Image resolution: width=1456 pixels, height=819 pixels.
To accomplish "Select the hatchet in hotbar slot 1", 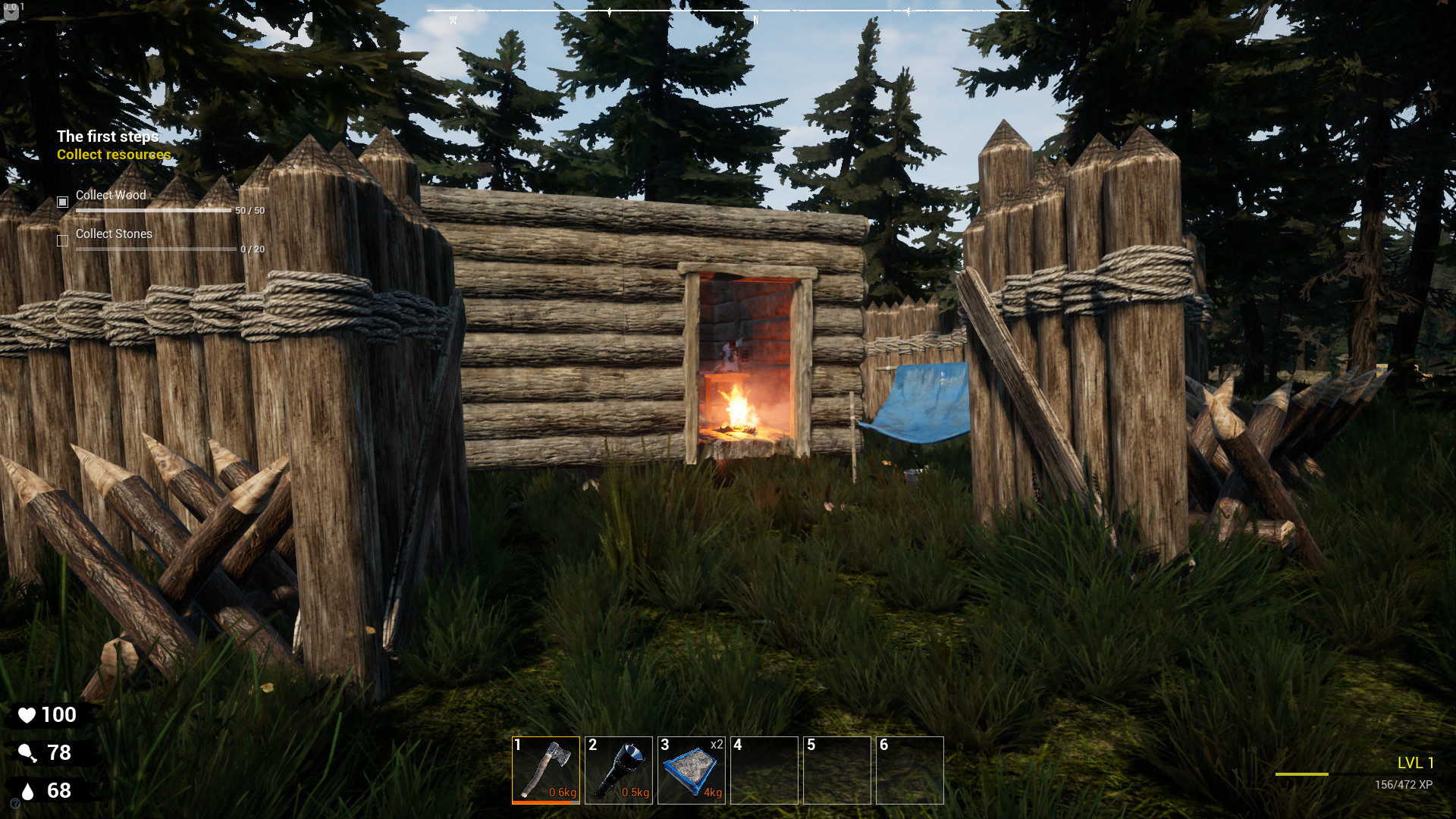I will point(548,770).
